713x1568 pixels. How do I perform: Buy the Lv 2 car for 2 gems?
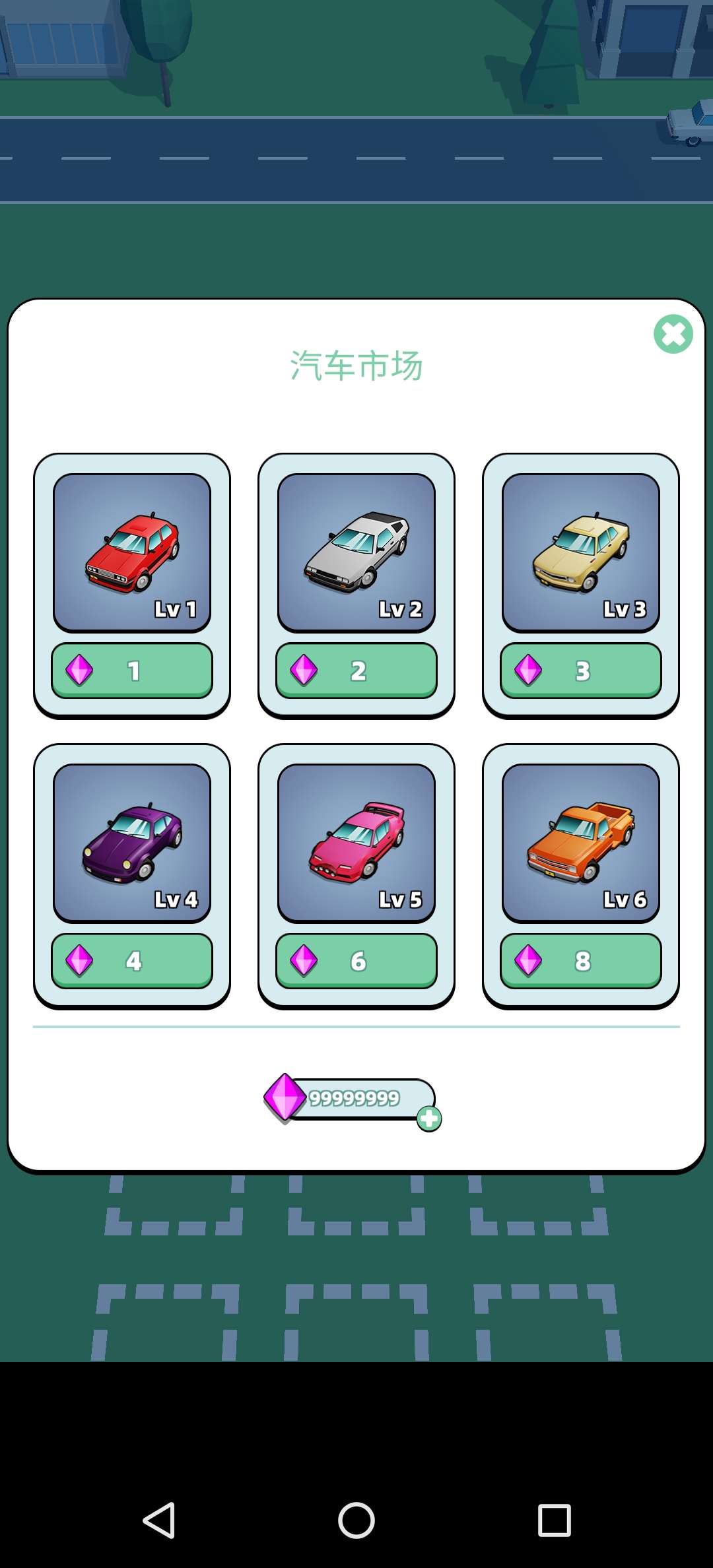356,670
